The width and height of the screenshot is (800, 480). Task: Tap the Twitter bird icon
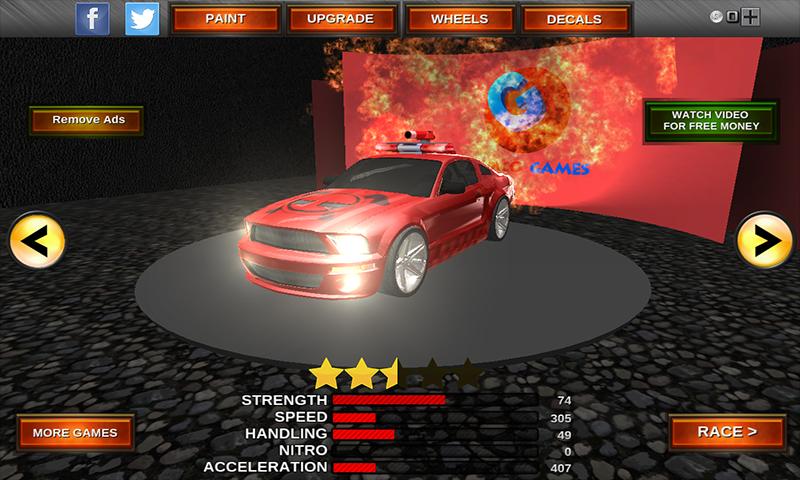(x=143, y=18)
